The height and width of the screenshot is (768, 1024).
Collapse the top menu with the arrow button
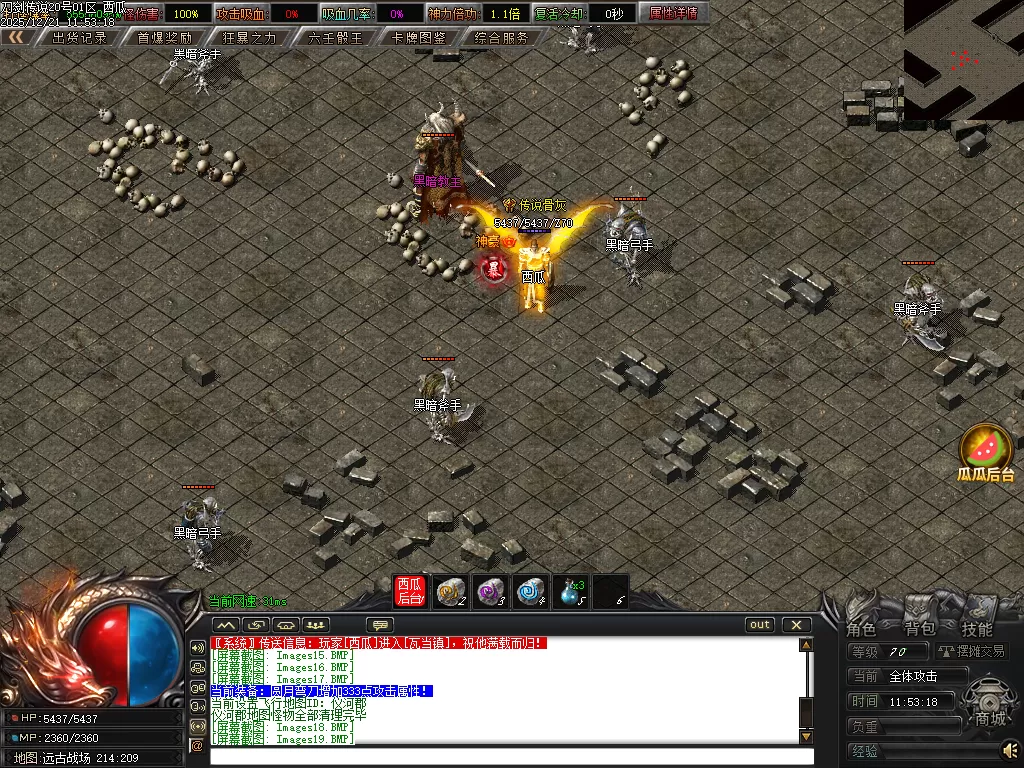pos(16,37)
